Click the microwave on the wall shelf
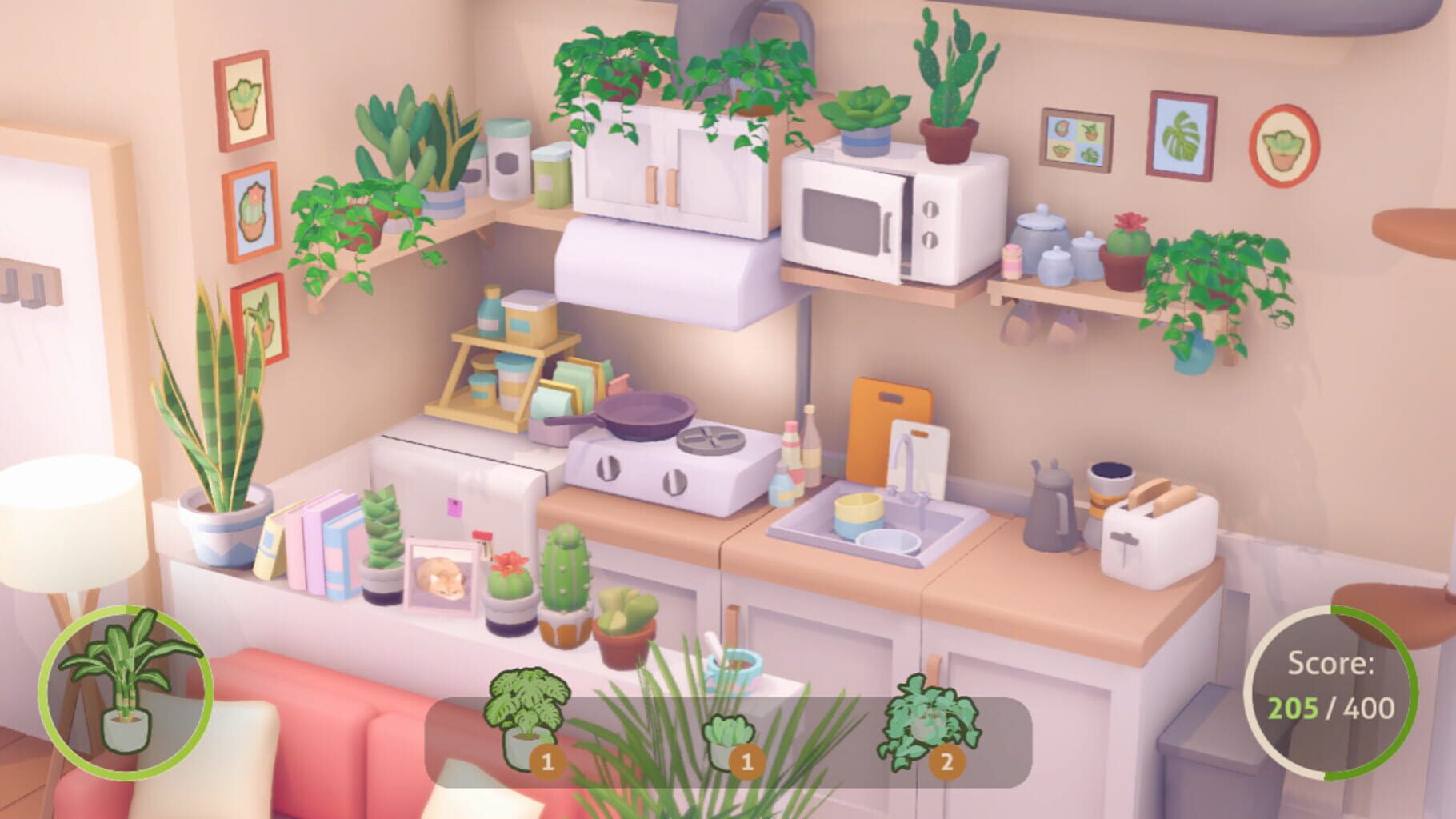The height and width of the screenshot is (819, 1456). click(880, 216)
